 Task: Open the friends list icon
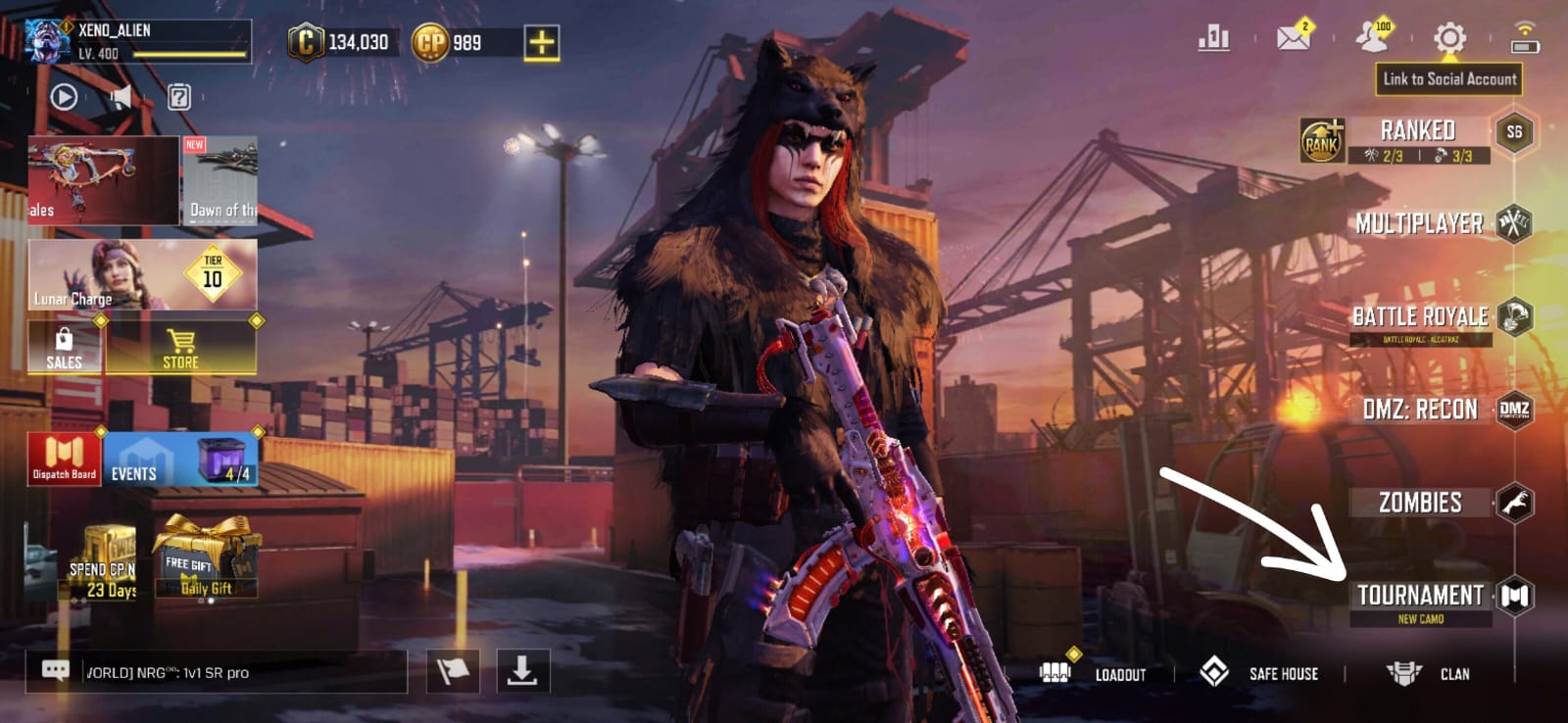[x=1372, y=37]
